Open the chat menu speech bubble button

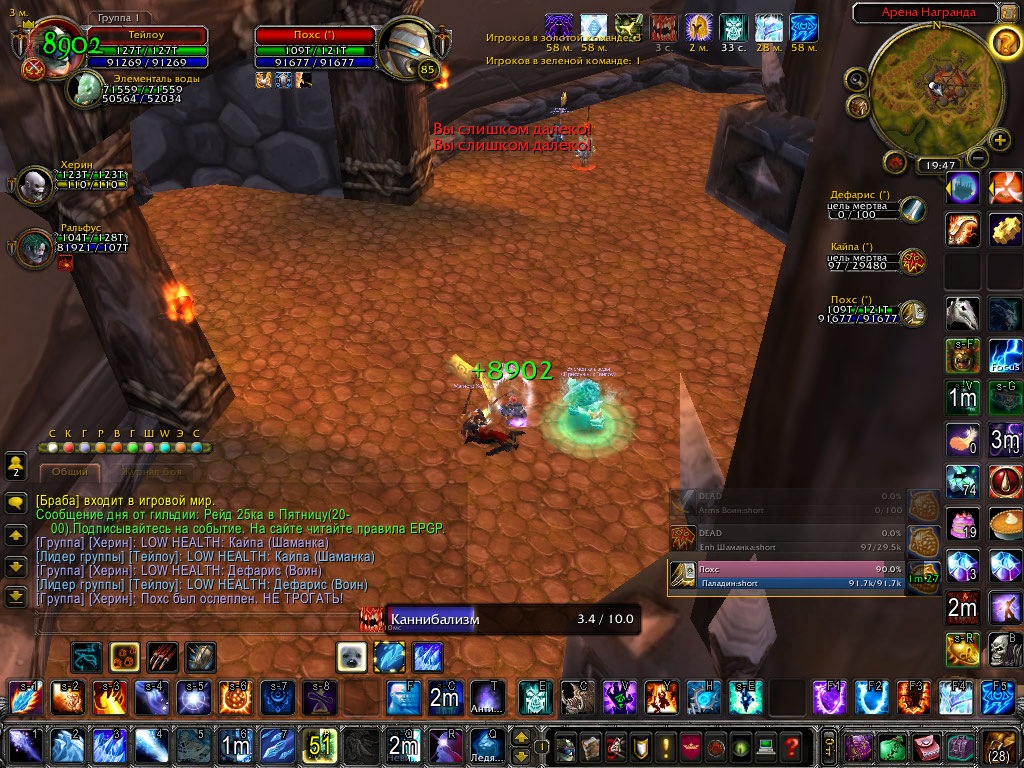[15, 503]
